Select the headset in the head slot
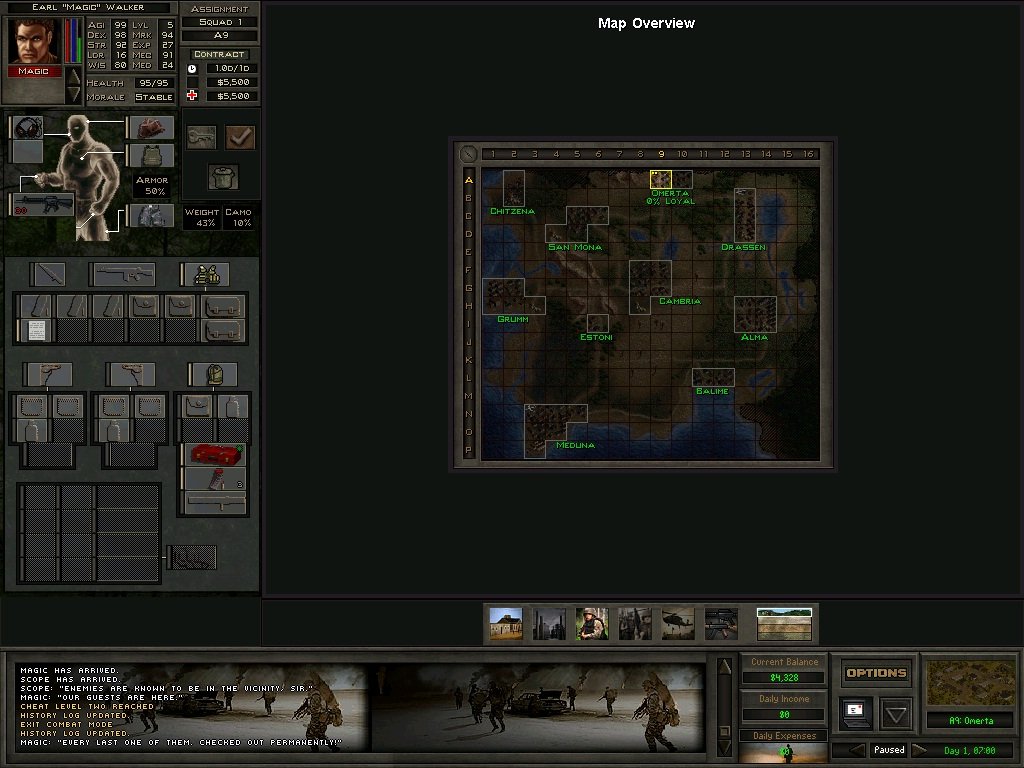 pyautogui.click(x=28, y=128)
